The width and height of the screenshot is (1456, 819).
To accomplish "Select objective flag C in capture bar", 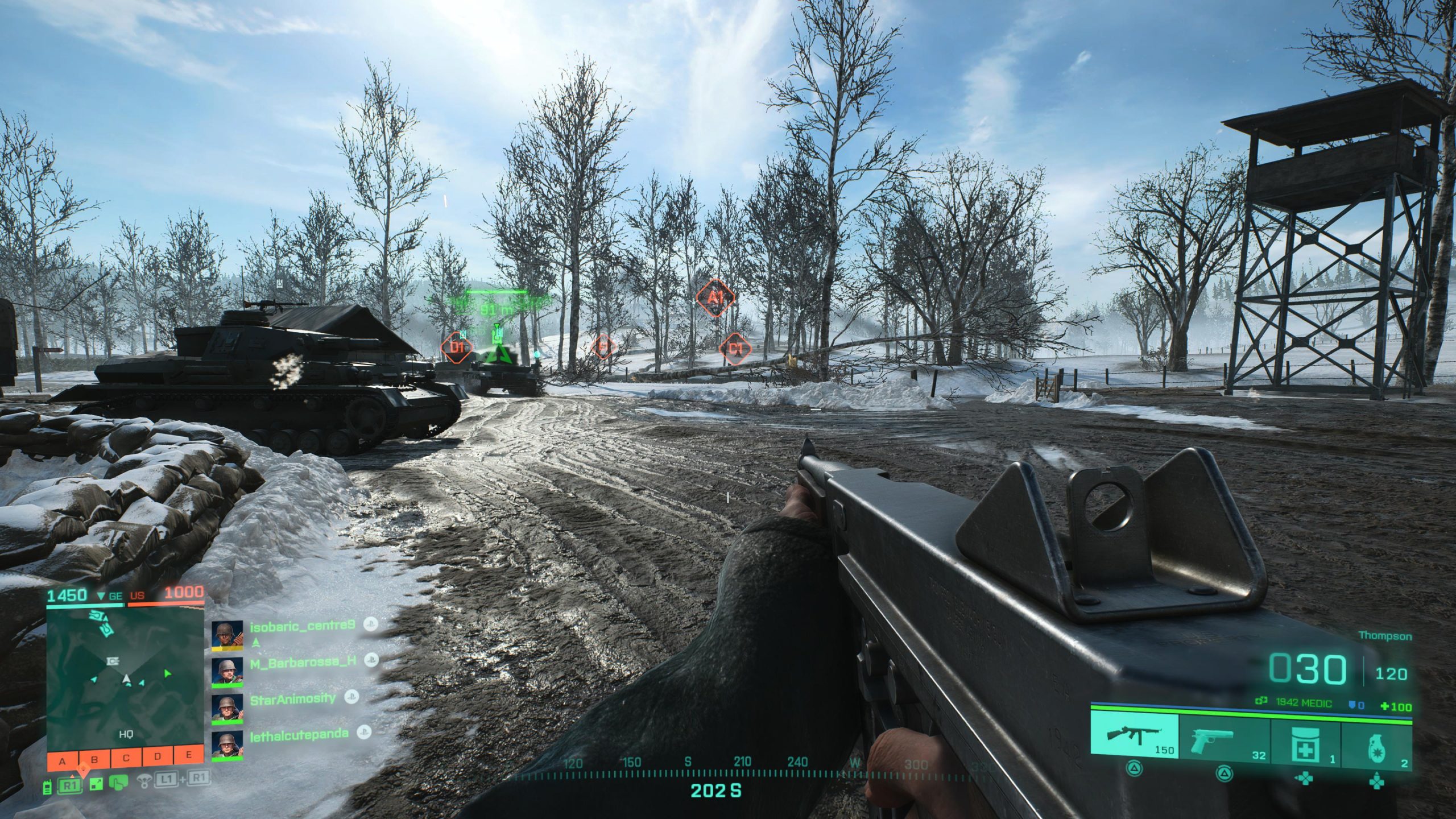I will [x=126, y=758].
